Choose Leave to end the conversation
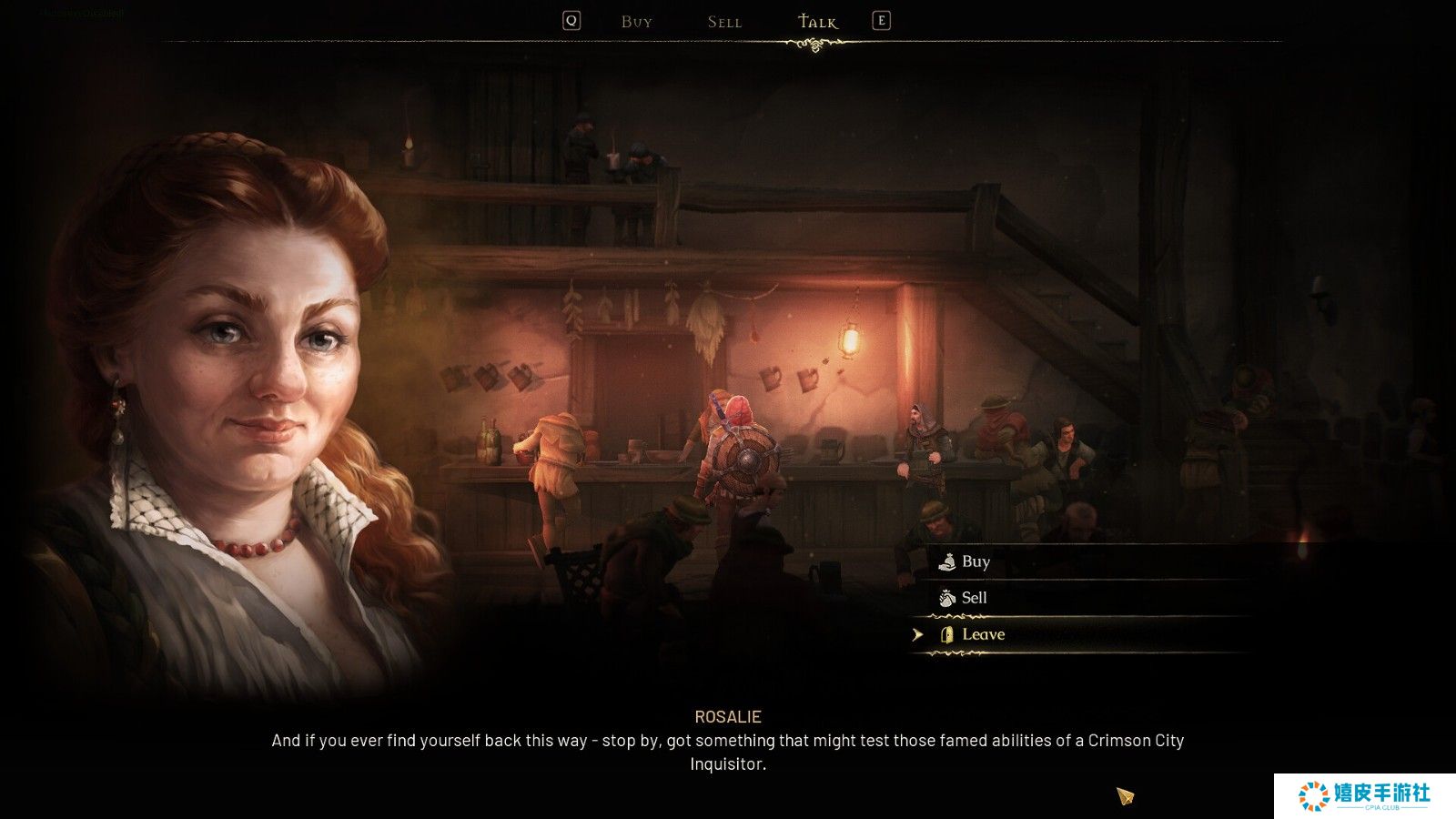Viewport: 1456px width, 819px height. [x=983, y=634]
